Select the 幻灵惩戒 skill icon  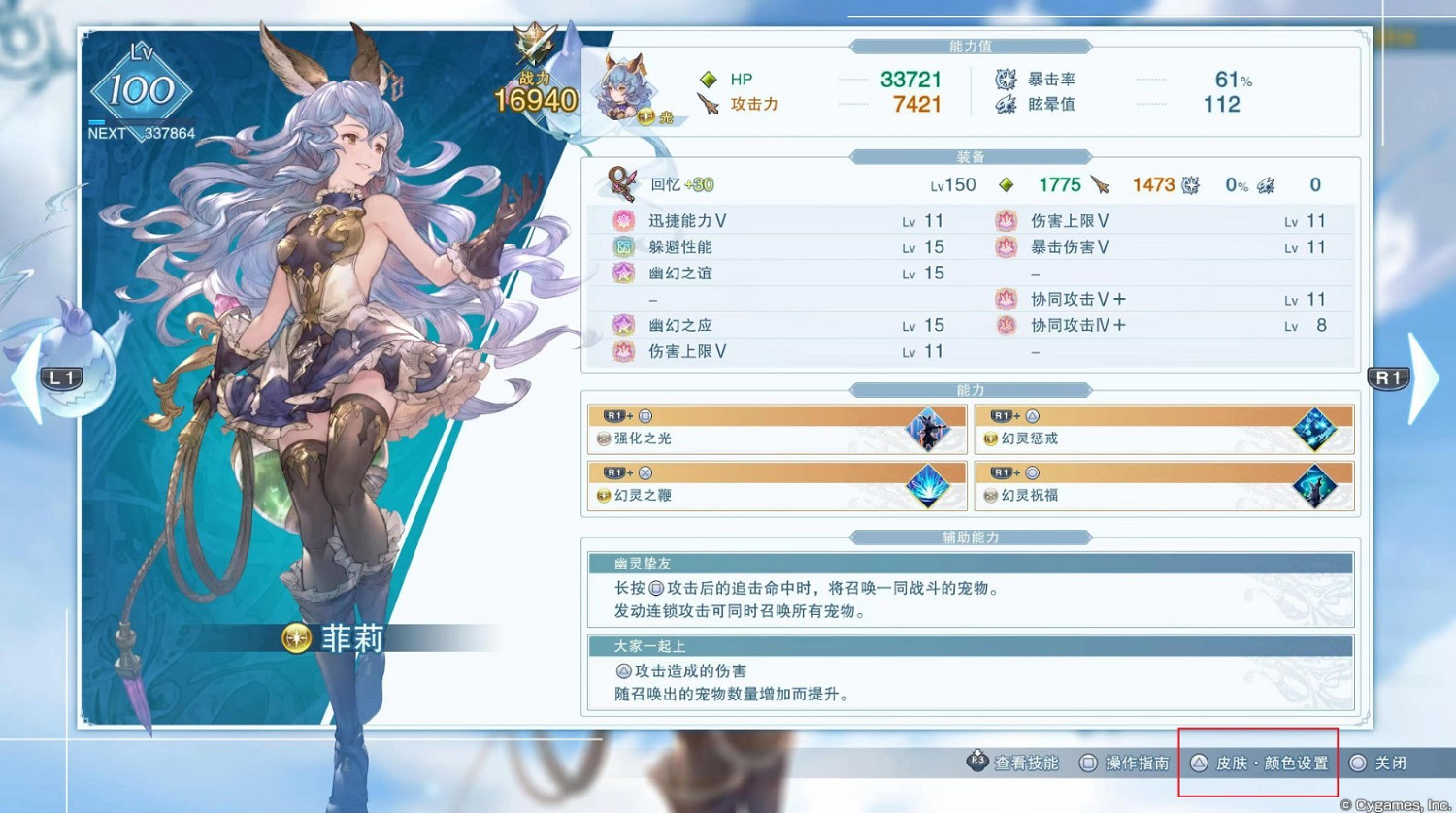point(1312,427)
